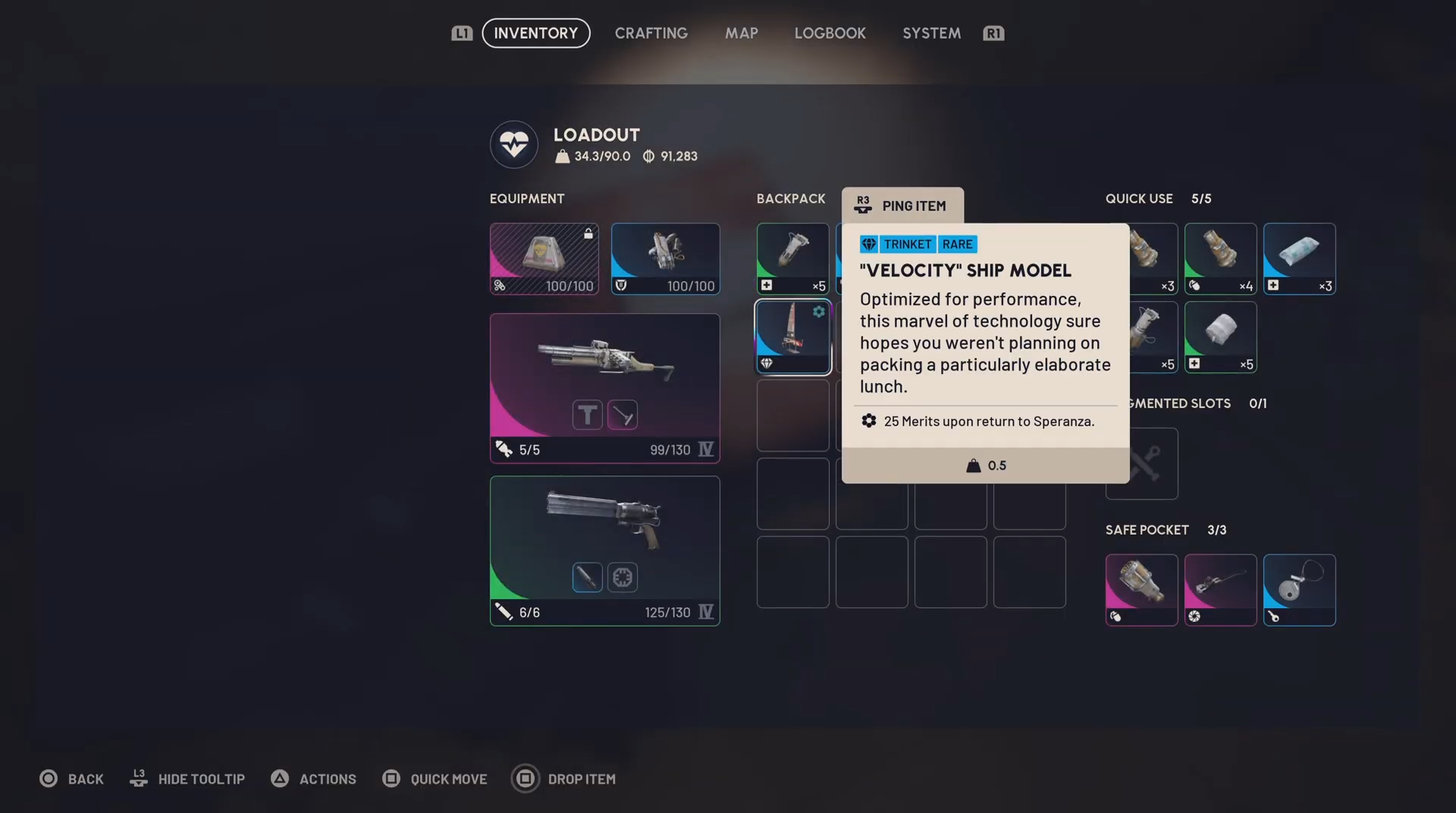
Task: Select the white bandage quick use slot x5
Action: [x=1220, y=337]
